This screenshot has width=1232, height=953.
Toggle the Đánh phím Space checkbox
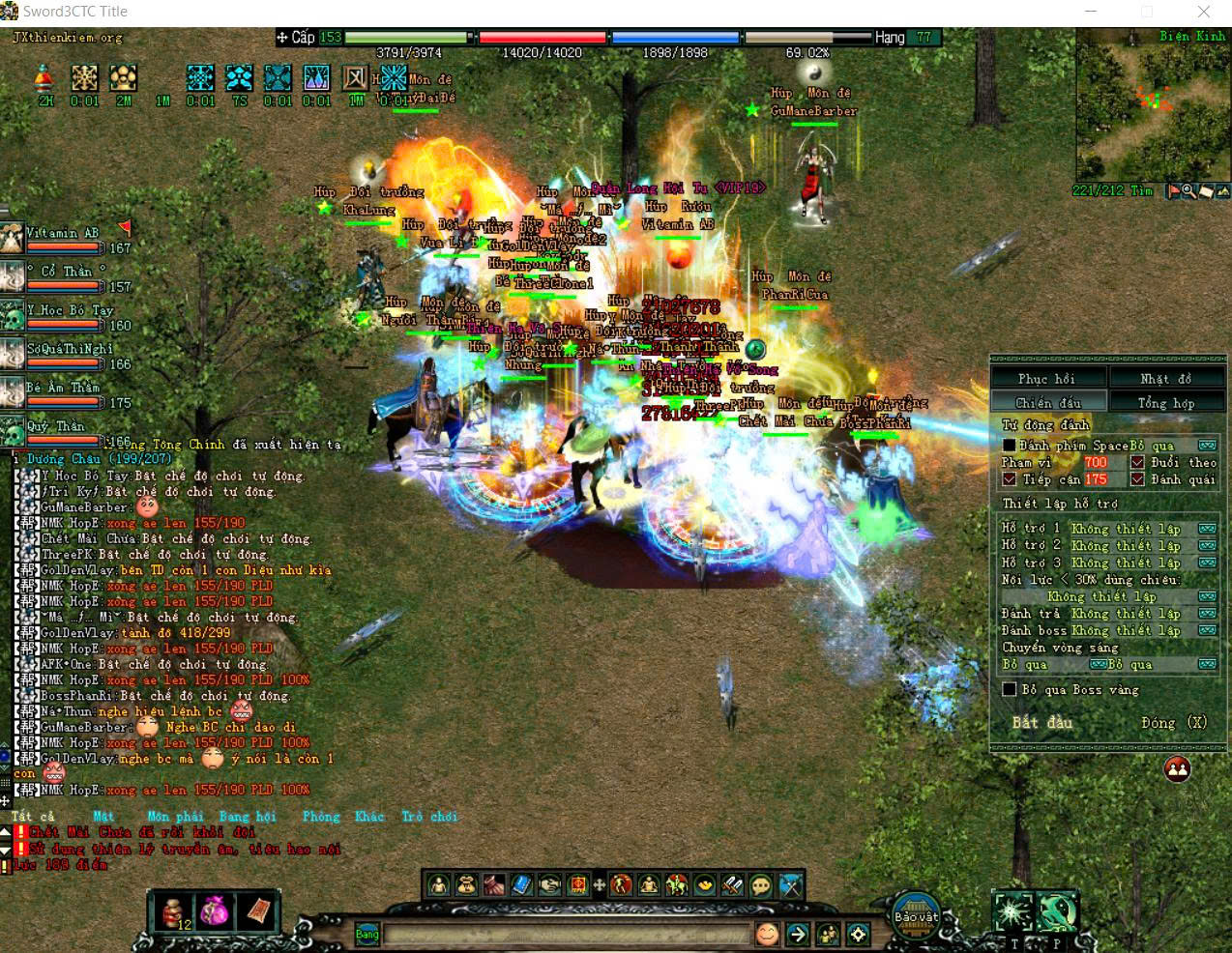click(x=1010, y=446)
